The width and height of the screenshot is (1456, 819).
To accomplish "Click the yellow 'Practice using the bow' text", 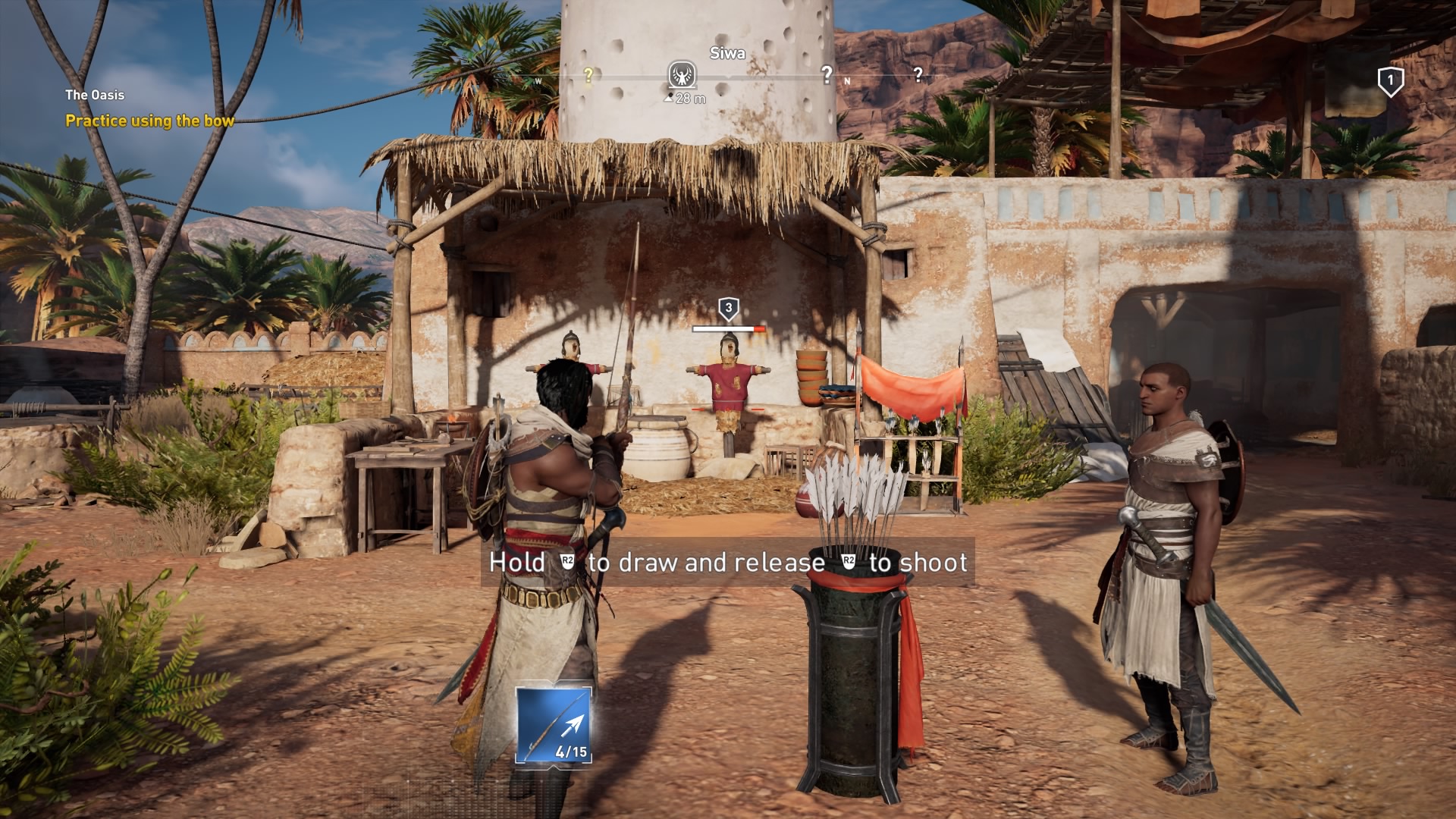I will click(x=149, y=120).
